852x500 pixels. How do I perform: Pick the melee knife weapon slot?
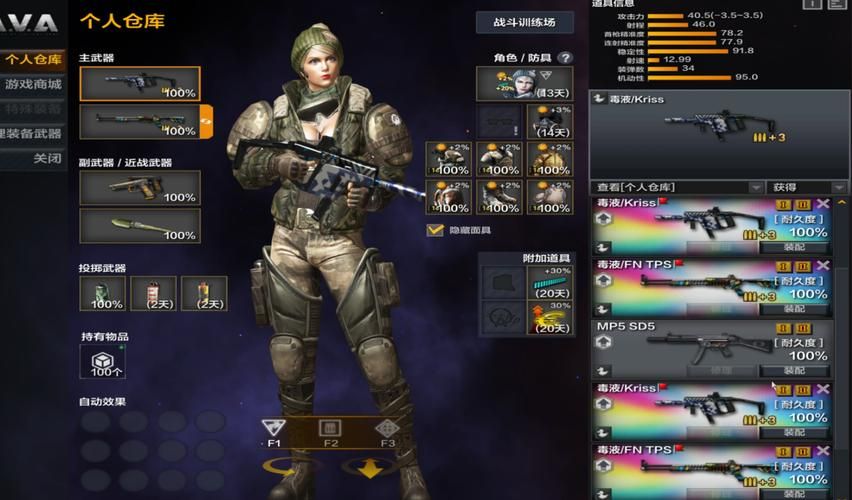coord(139,226)
